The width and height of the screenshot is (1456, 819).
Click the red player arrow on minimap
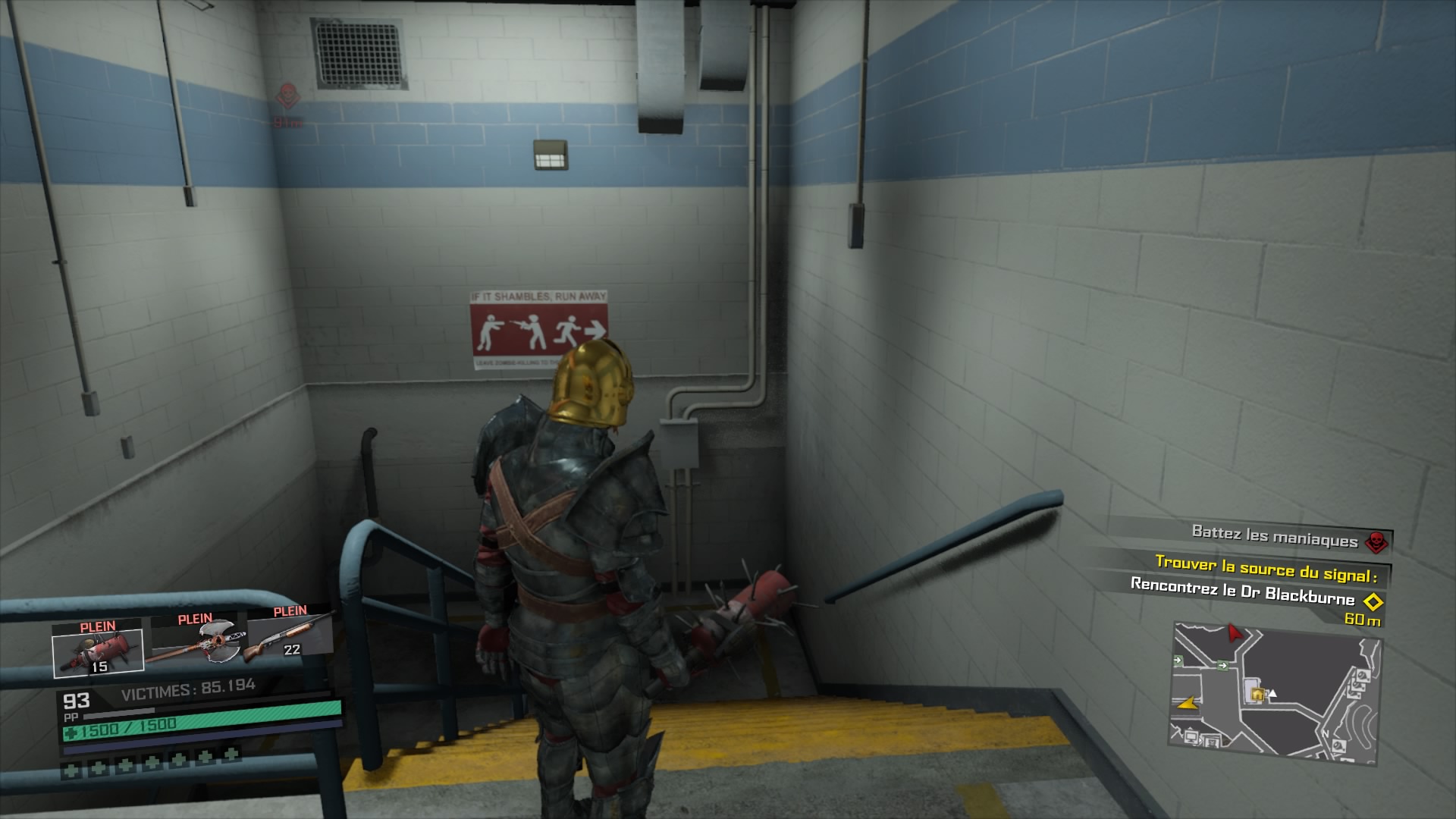1234,631
